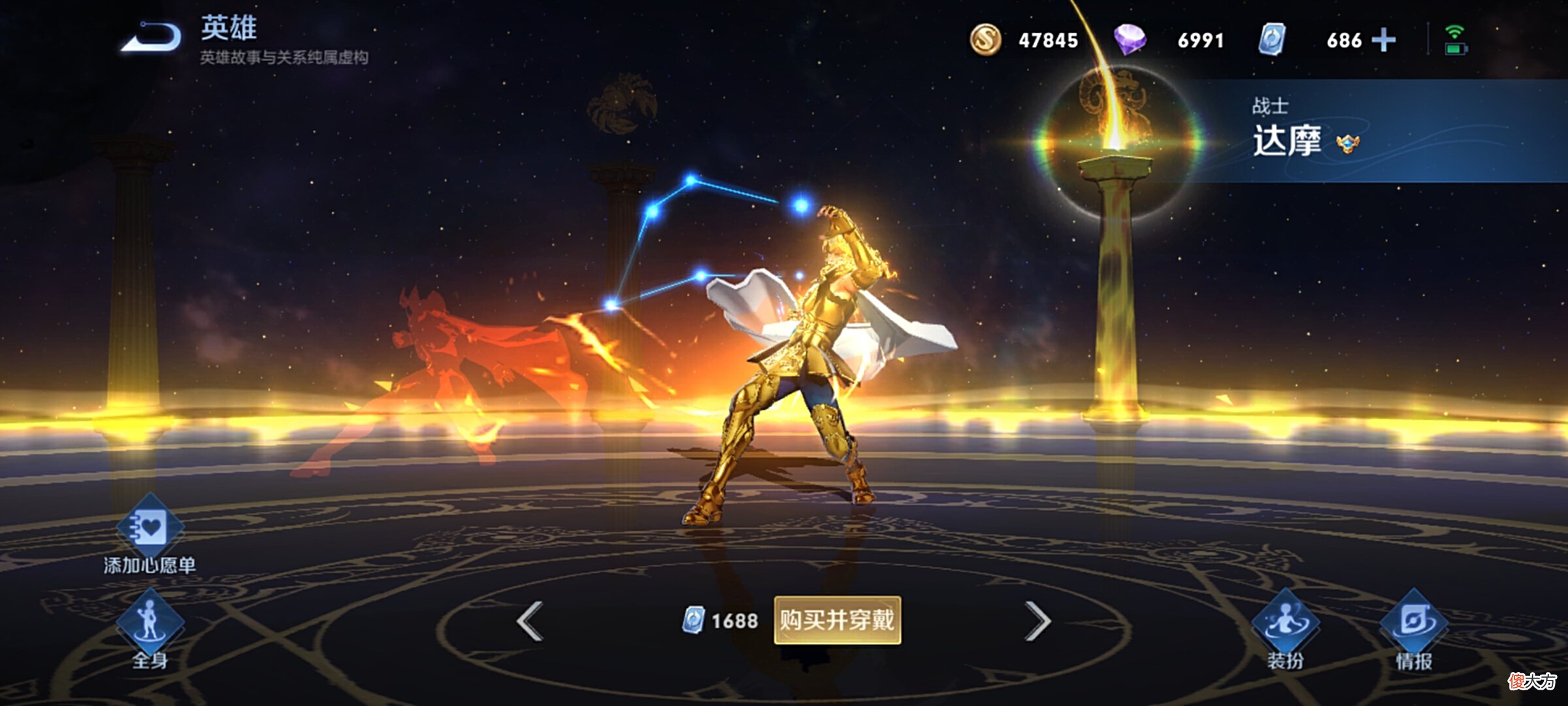Show the next skin with right arrow
The width and height of the screenshot is (1568, 706).
click(x=1037, y=621)
